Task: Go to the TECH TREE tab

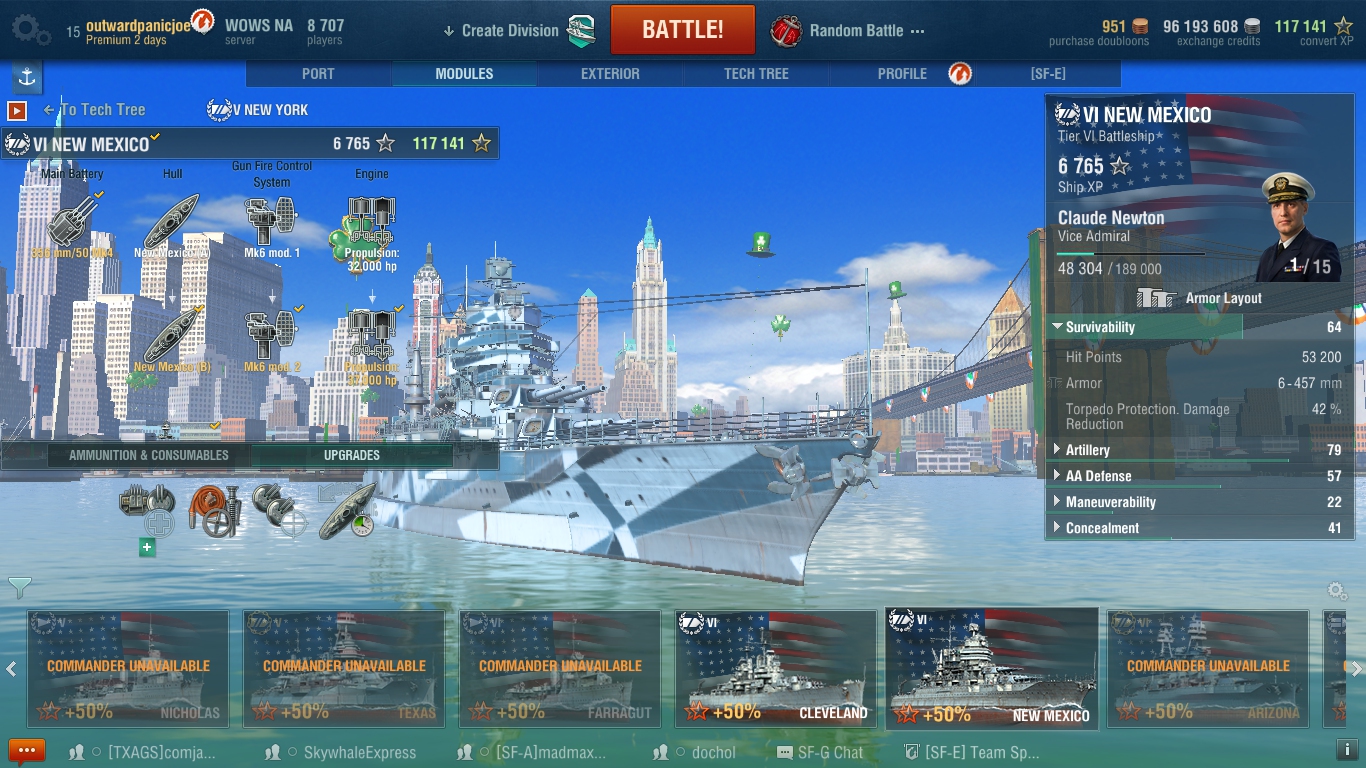Action: [x=756, y=74]
